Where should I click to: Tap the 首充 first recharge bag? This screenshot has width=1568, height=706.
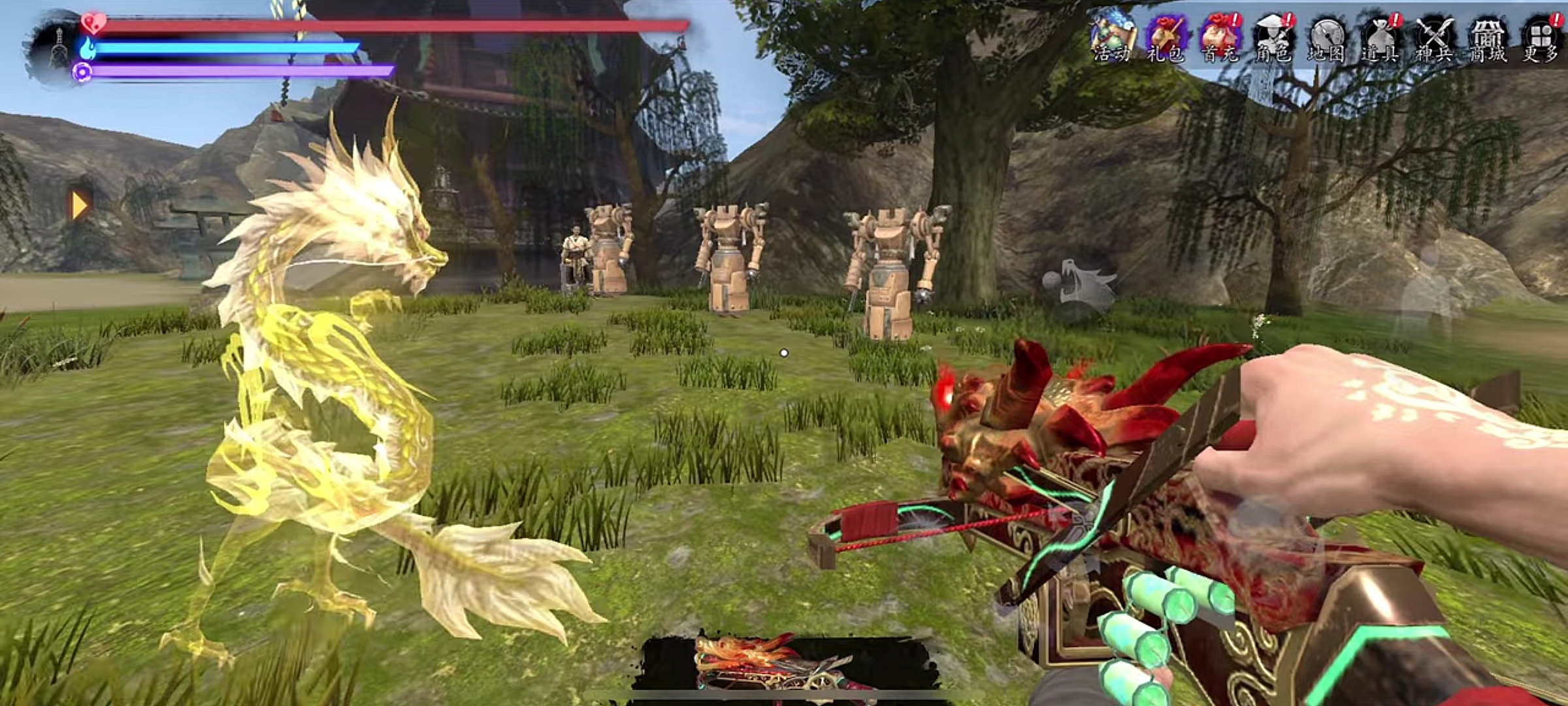point(1220,39)
